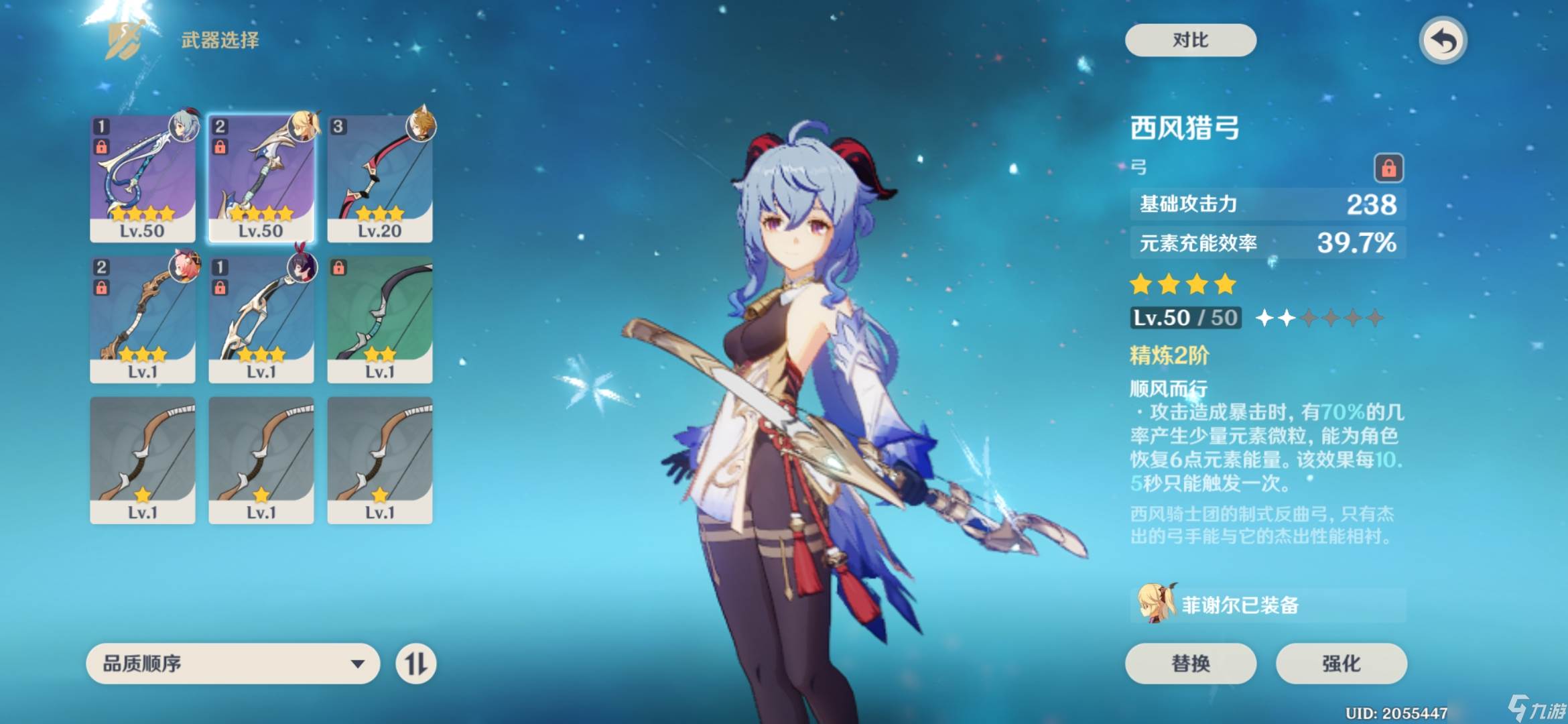This screenshot has height=724, width=1568.
Task: Pick the Lv.1 bow with pink-haired avatar
Action: 143,319
